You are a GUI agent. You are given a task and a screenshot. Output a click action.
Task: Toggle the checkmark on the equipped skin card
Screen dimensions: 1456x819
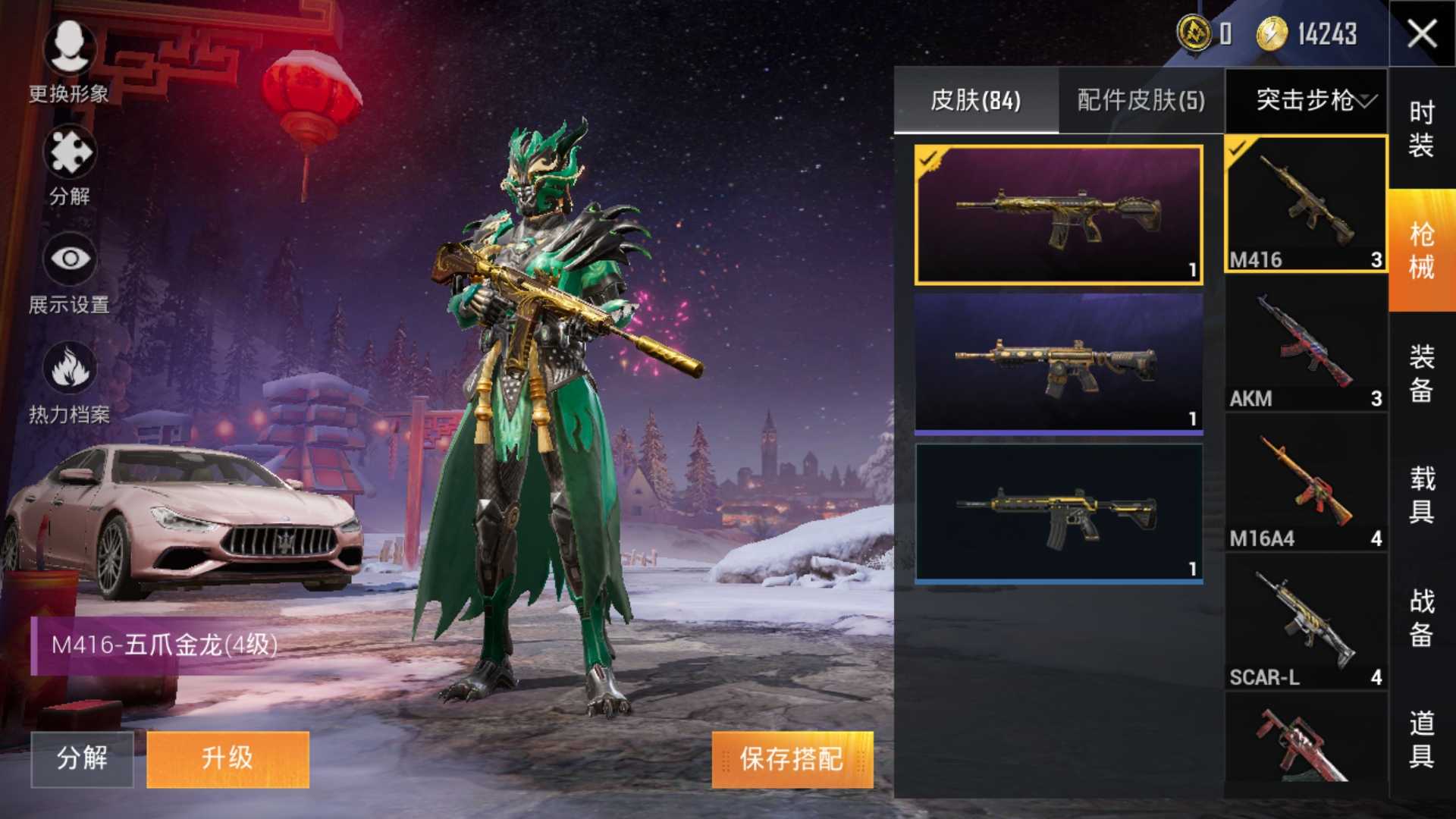tap(929, 158)
